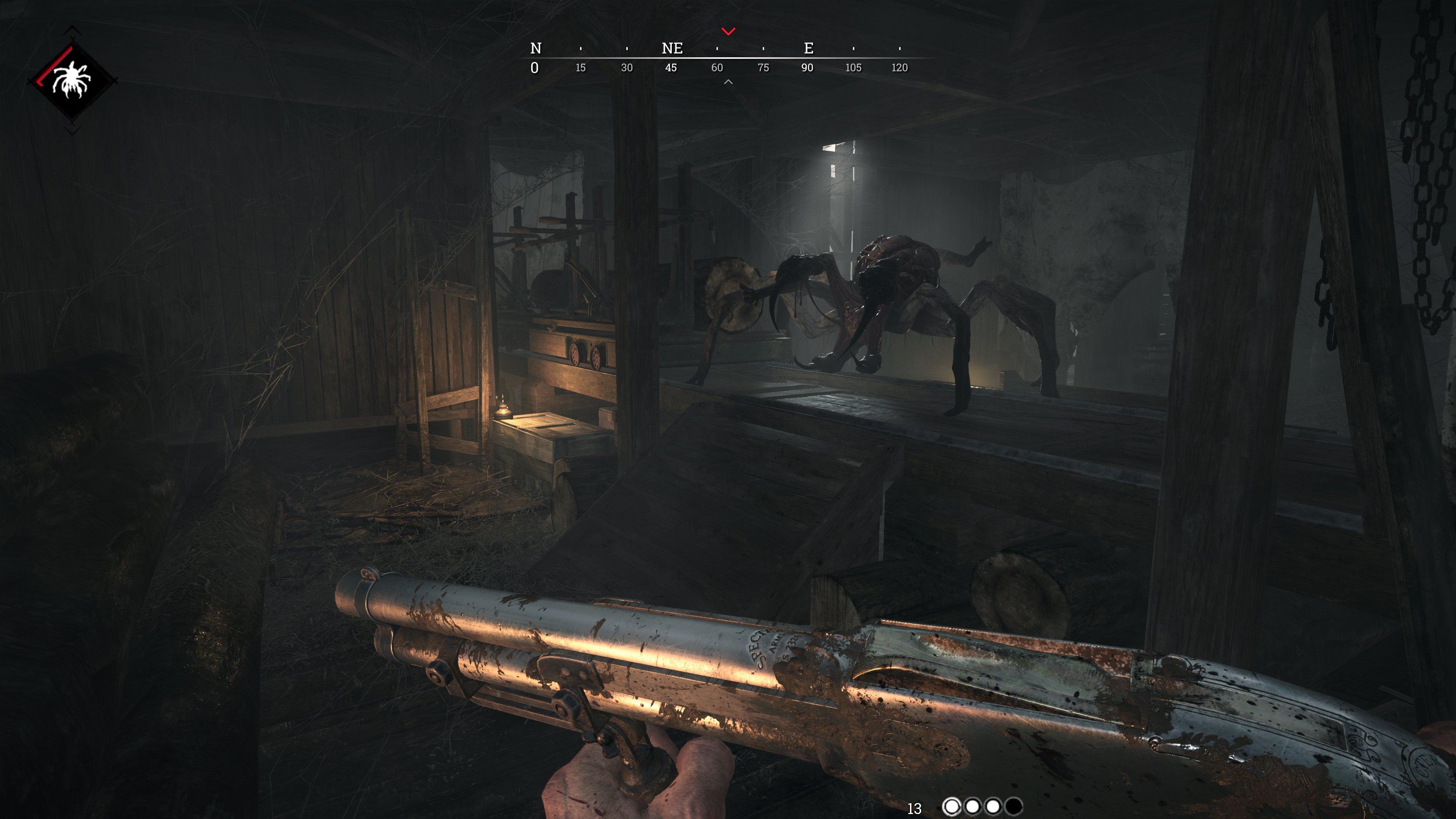
Task: Click the ammo reserve count 13
Action: [915, 808]
